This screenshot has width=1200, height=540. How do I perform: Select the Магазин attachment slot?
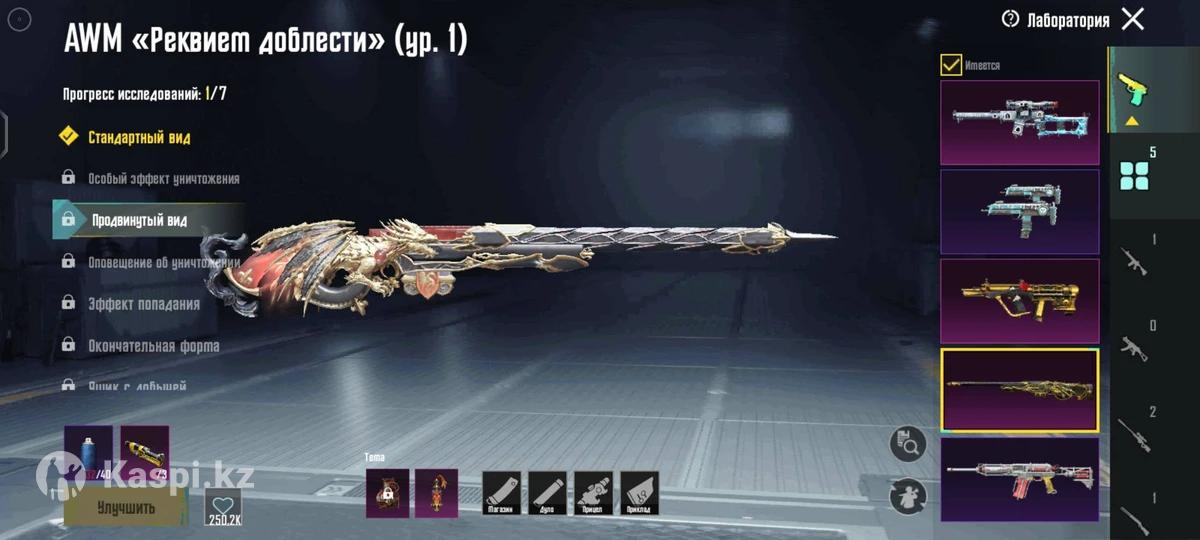(x=502, y=493)
